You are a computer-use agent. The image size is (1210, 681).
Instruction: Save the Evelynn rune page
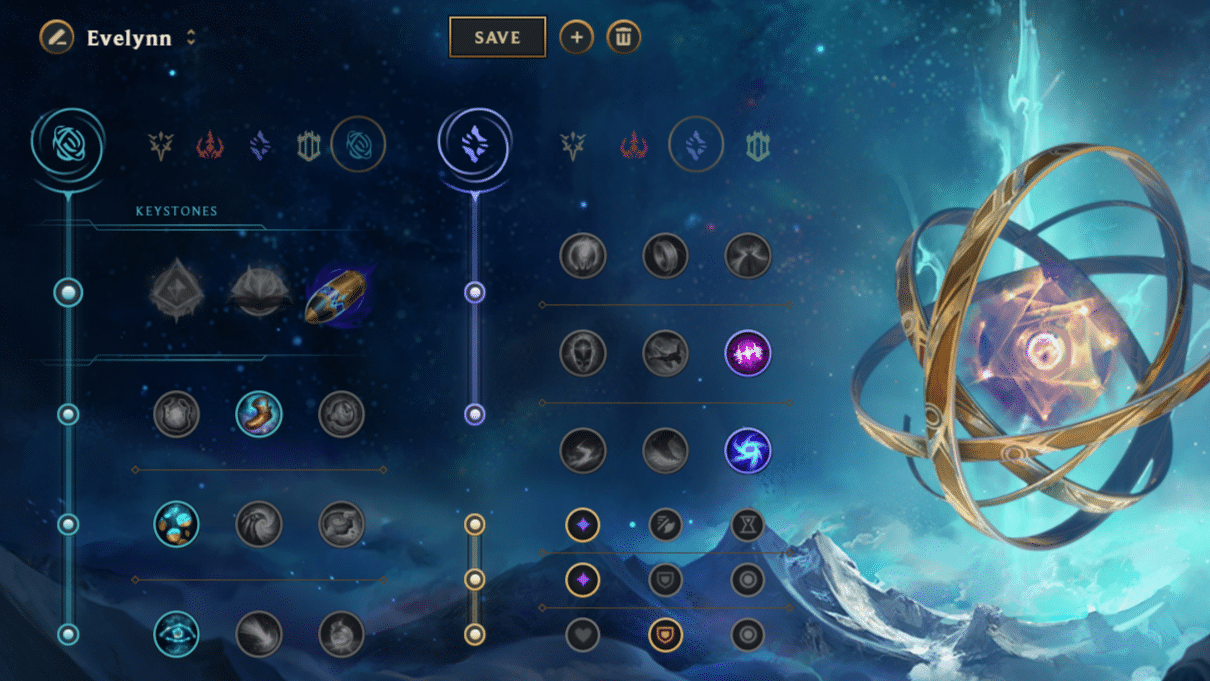497,38
